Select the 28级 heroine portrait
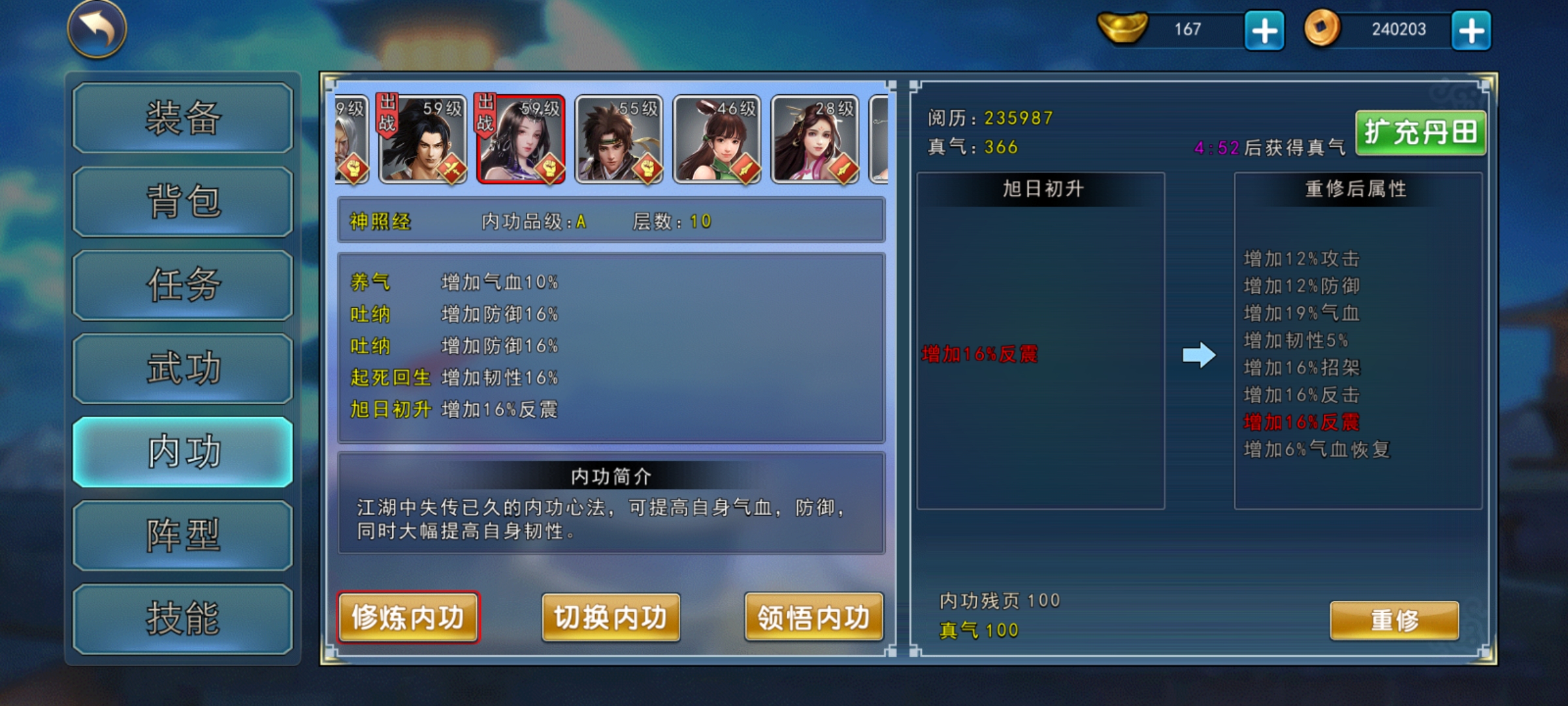This screenshot has width=1568, height=706. pyautogui.click(x=814, y=141)
